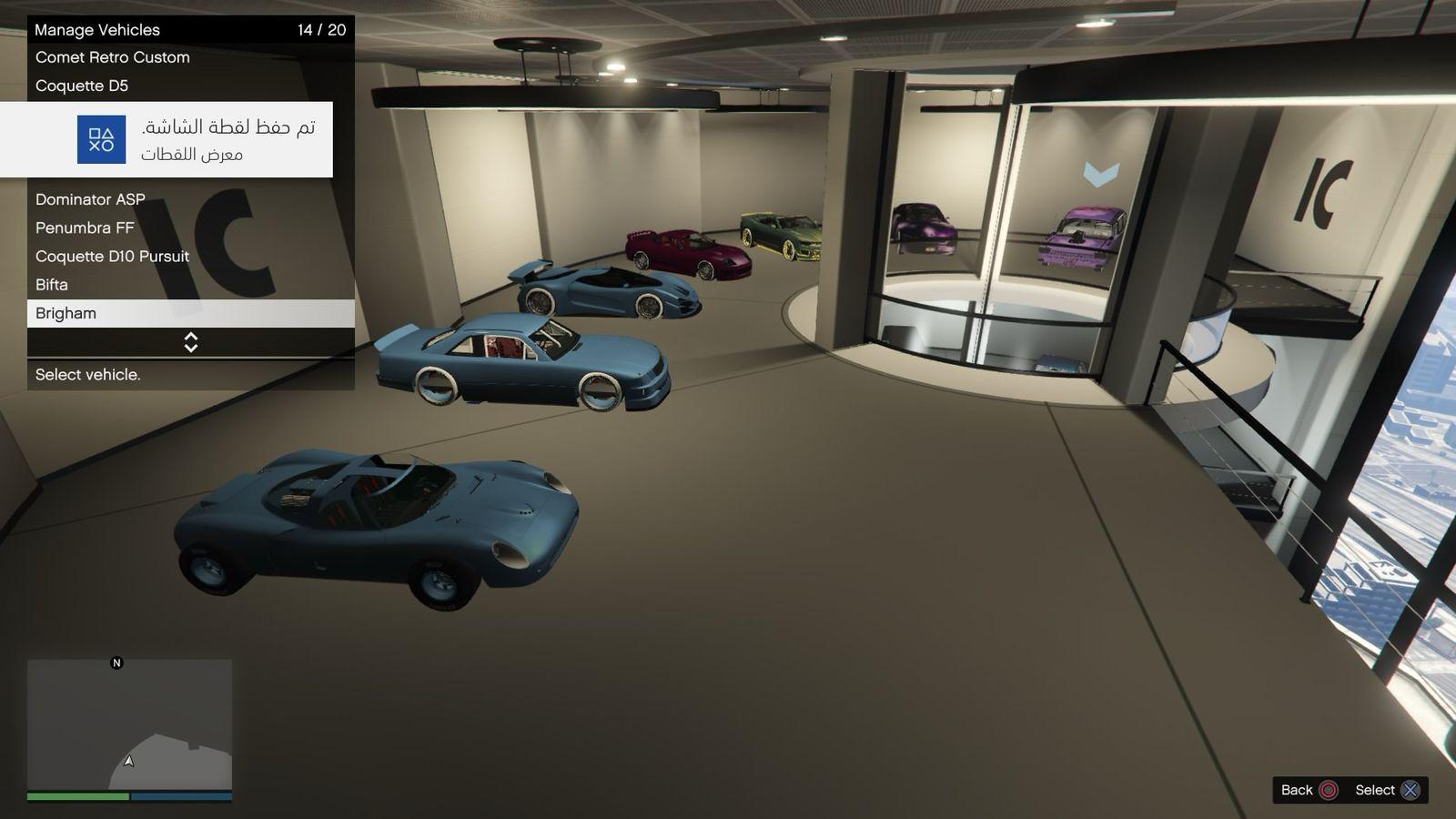Screen dimensions: 1456x819
Task: Open the screenshot saved notification
Action: 167,139
